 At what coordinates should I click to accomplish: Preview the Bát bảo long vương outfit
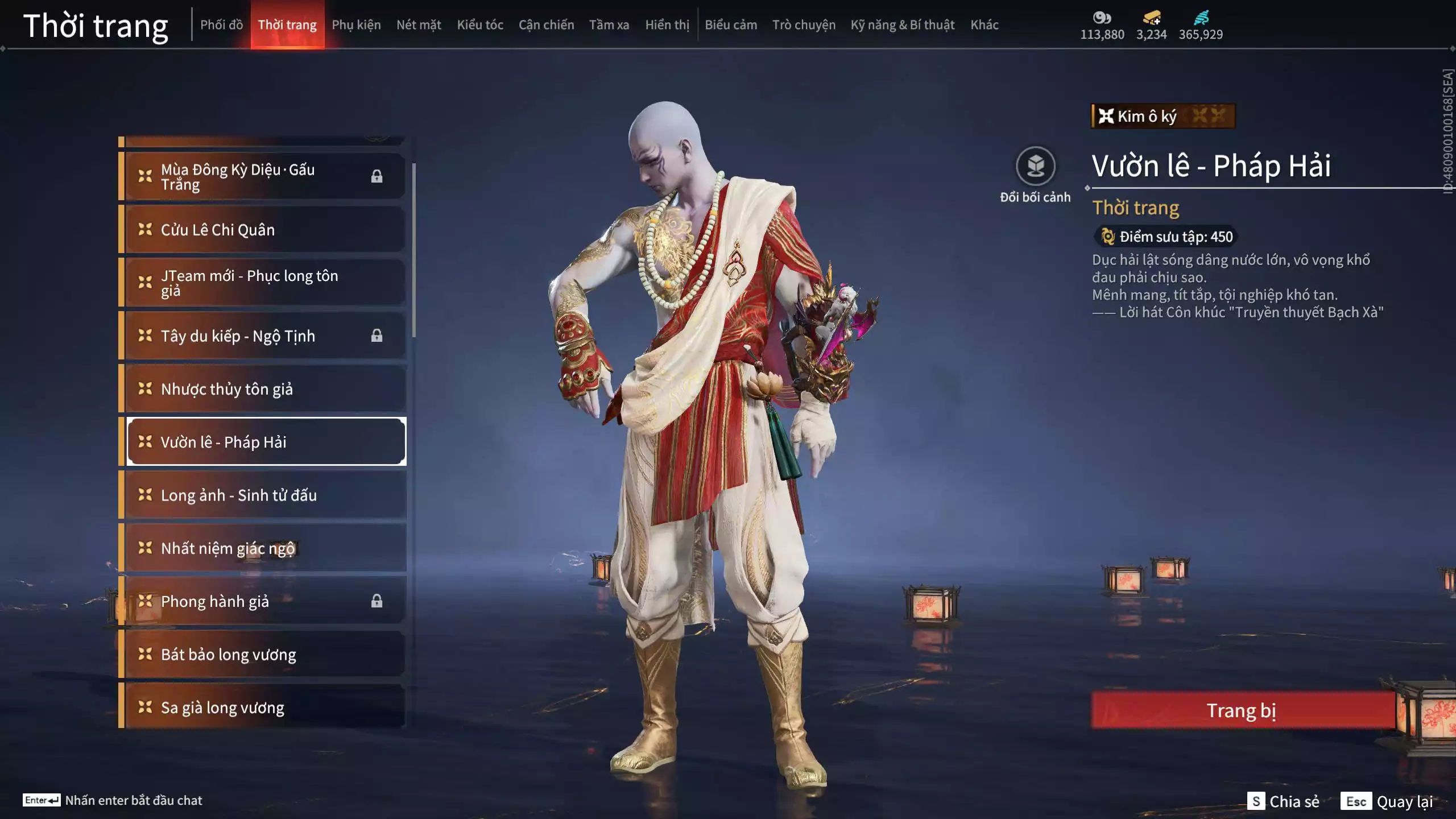[x=265, y=655]
